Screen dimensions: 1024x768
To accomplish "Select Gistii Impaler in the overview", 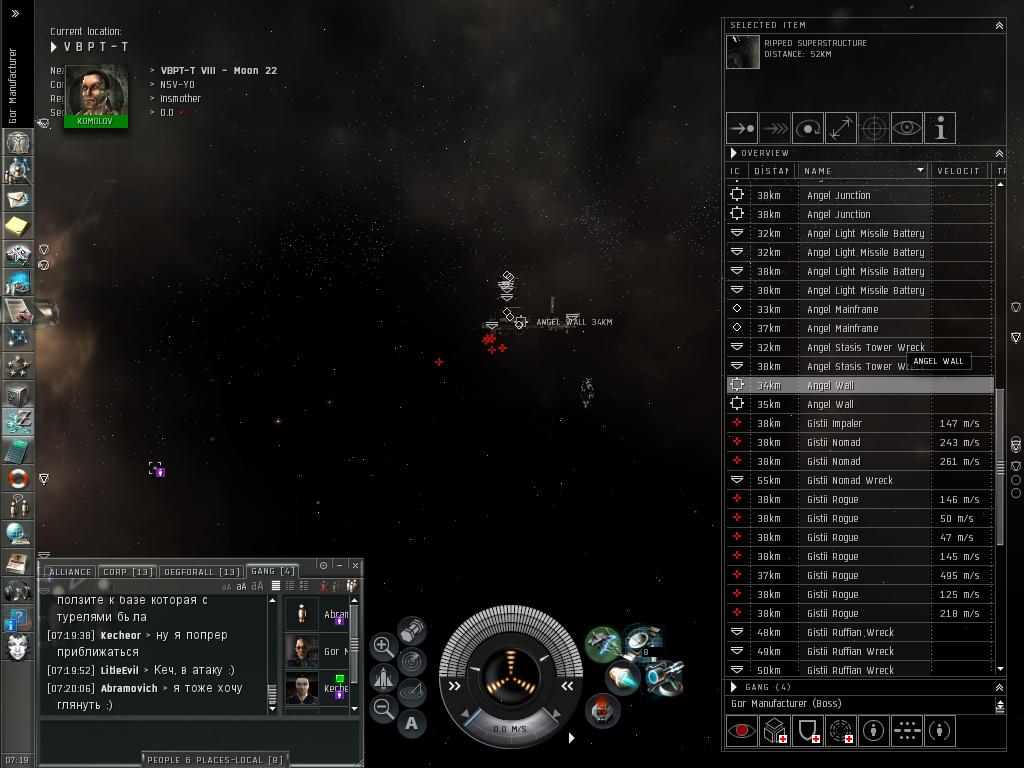I will point(860,423).
